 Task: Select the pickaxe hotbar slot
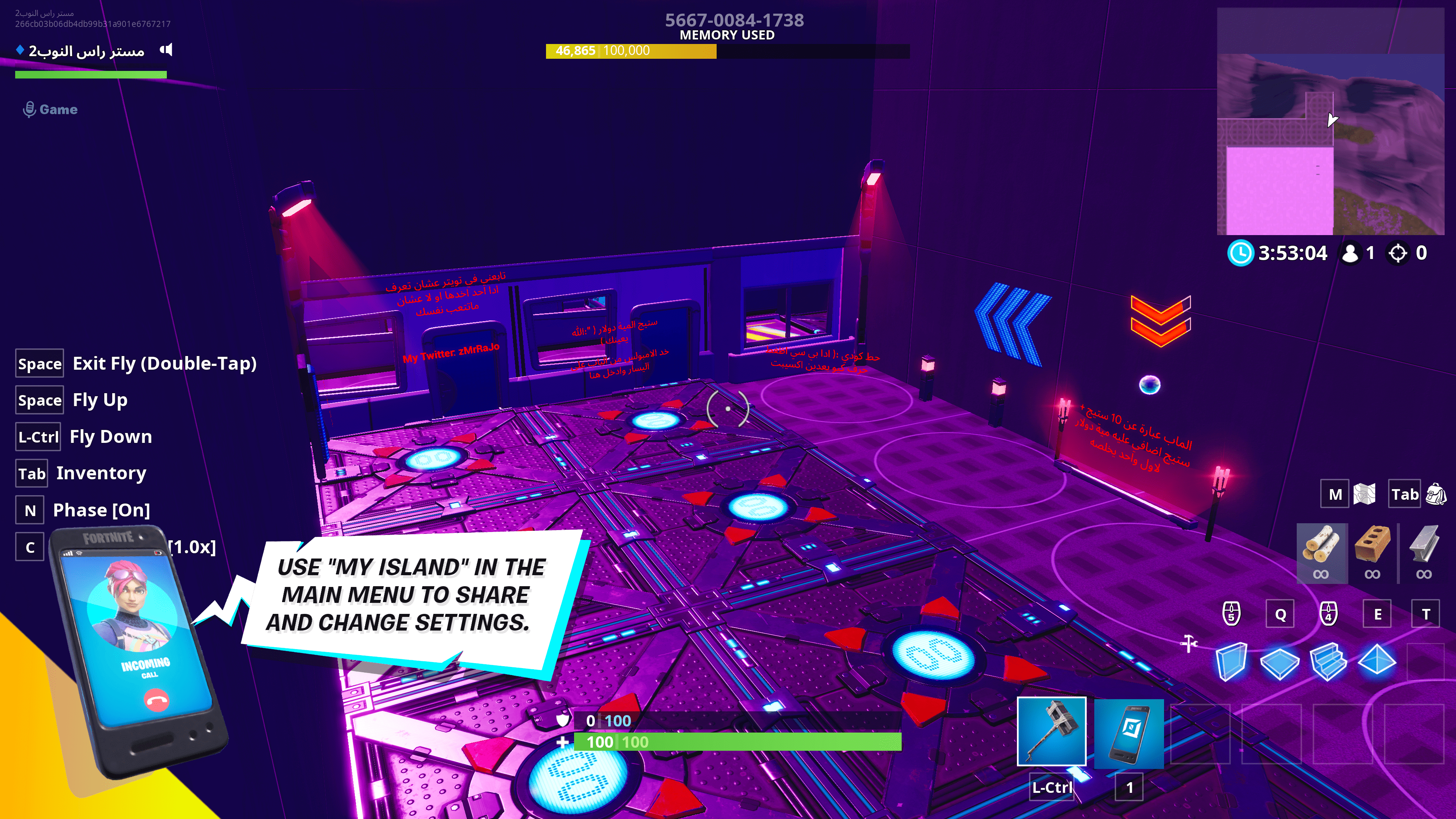tap(1051, 732)
